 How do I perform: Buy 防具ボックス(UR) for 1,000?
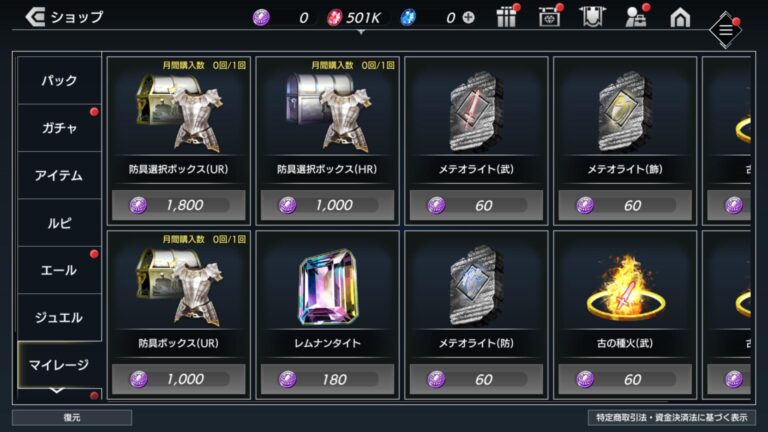(178, 380)
